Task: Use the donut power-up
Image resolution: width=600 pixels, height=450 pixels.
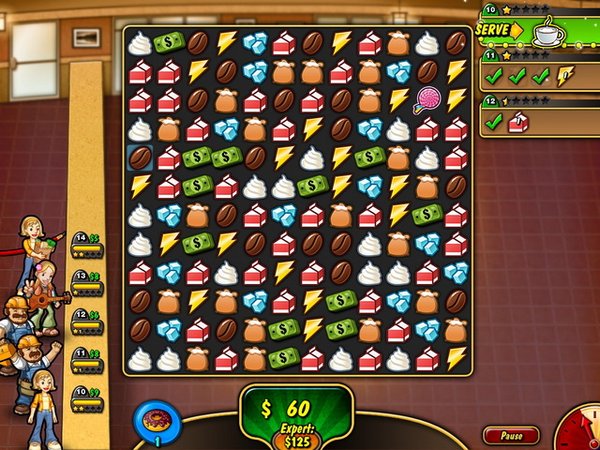Action: point(157,418)
